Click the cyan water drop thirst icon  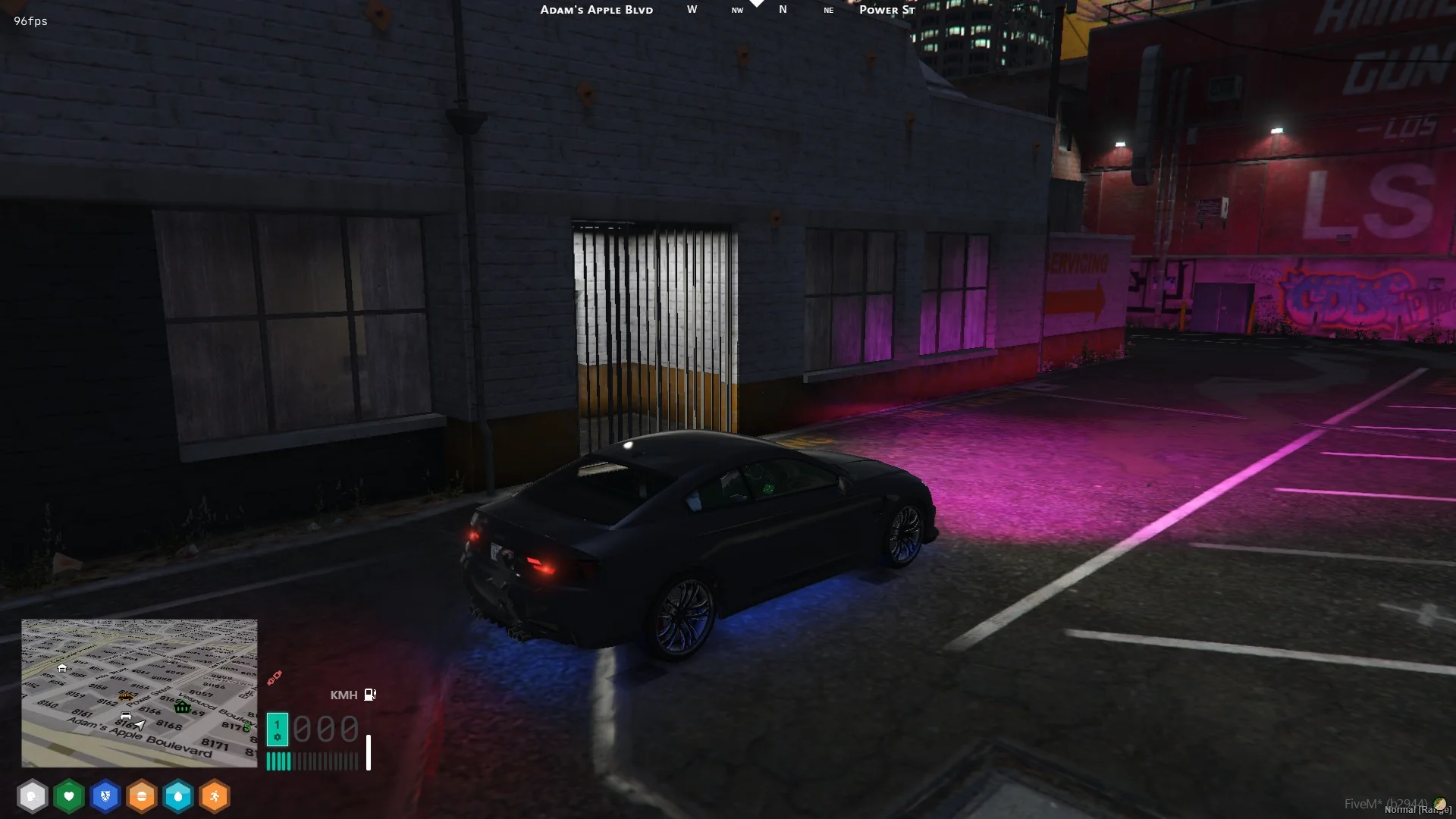pos(178,796)
